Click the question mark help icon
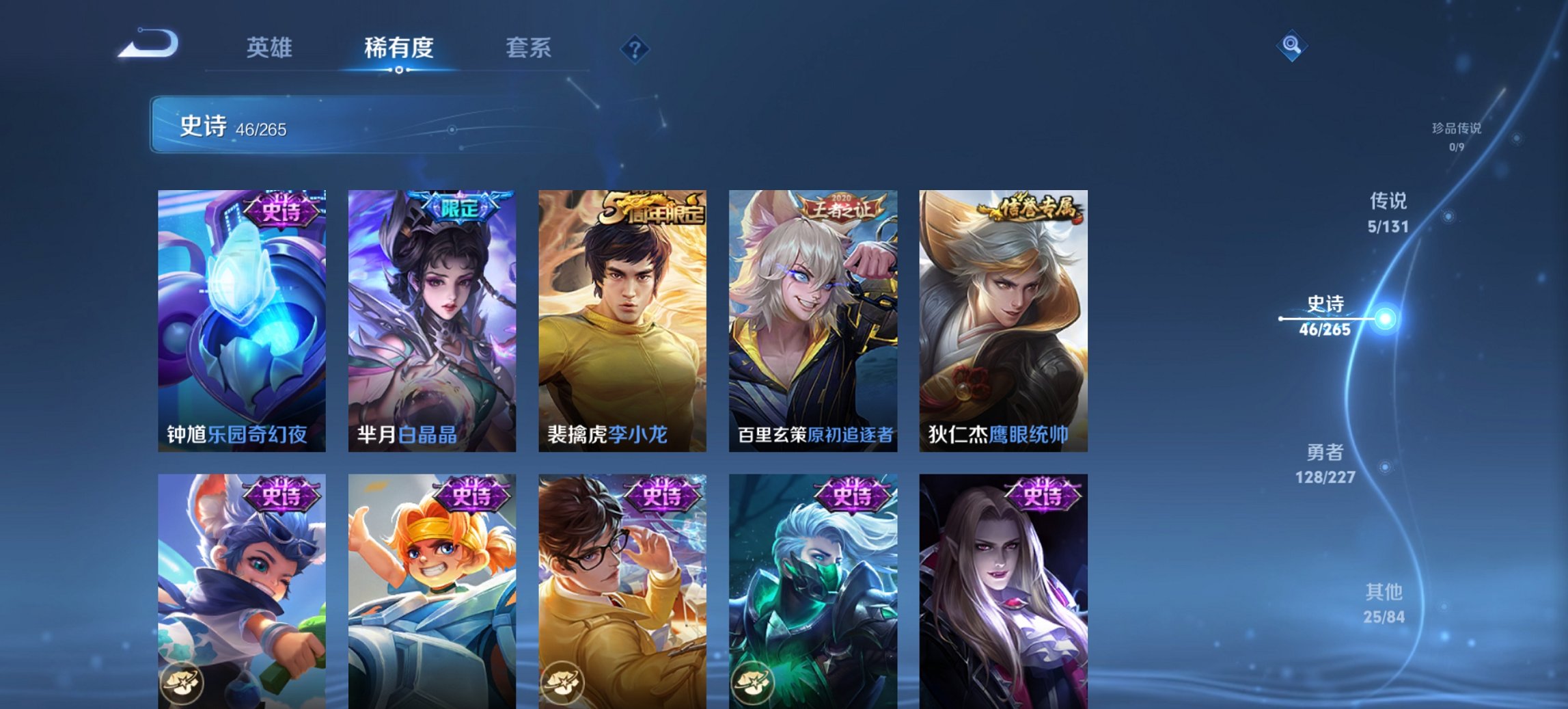The height and width of the screenshot is (709, 1568). [x=635, y=48]
